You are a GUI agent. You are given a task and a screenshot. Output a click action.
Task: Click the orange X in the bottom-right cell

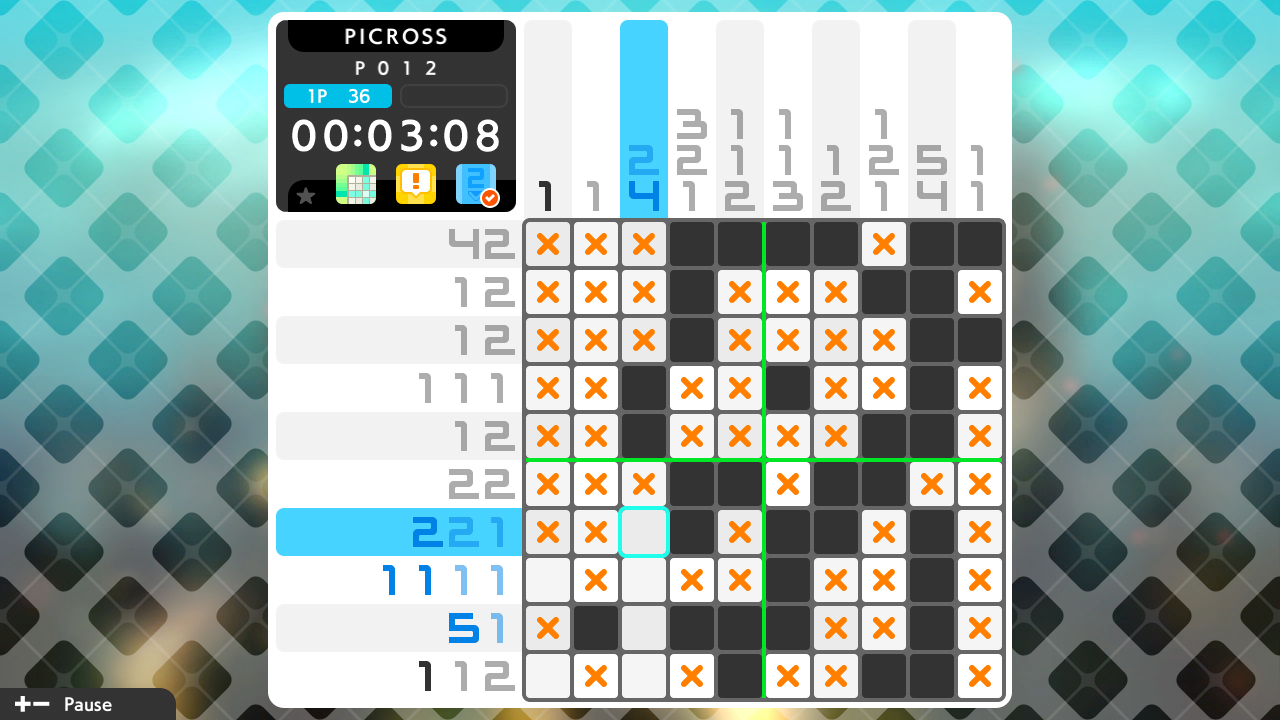tap(980, 676)
